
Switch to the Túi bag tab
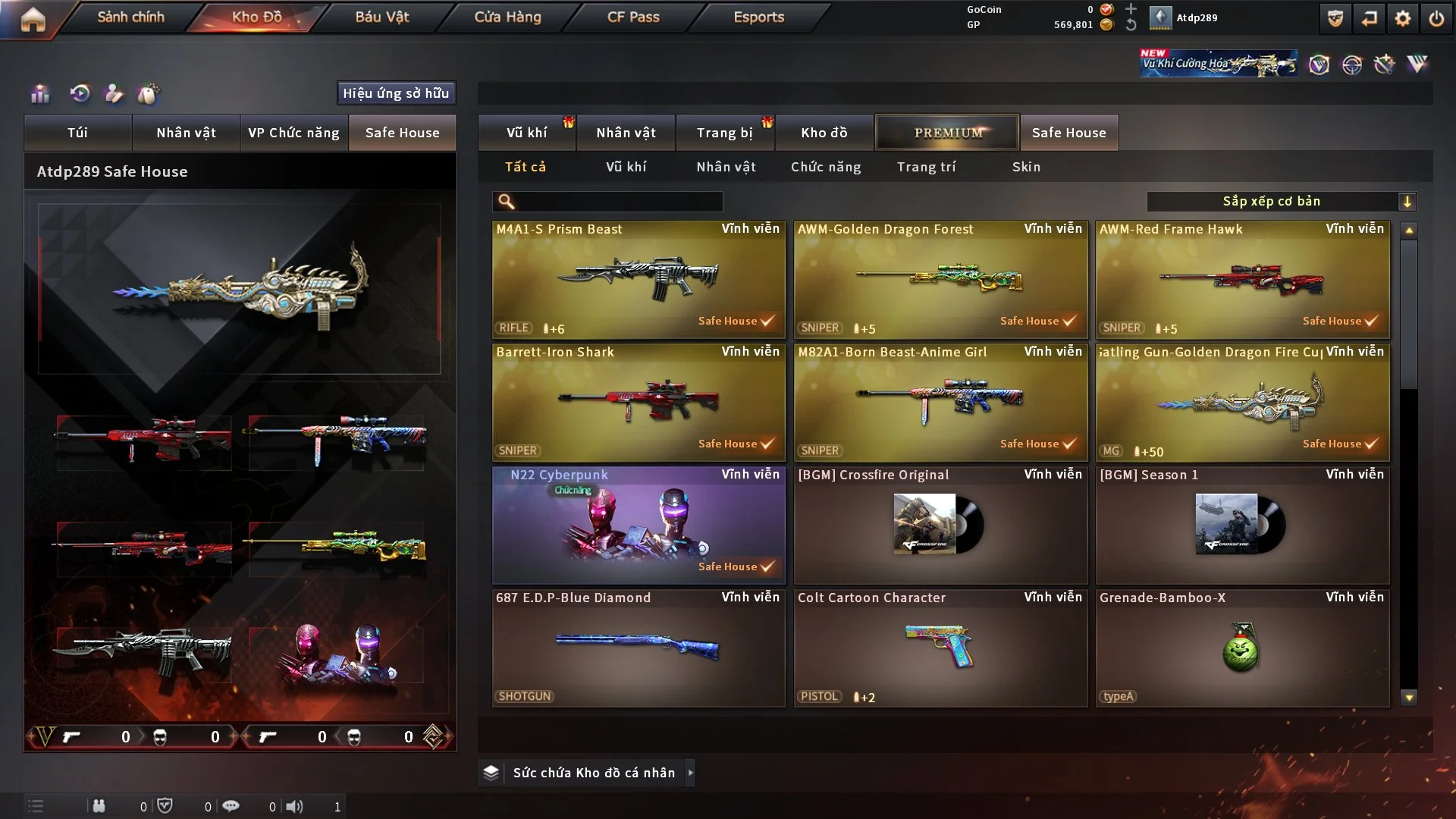pos(77,133)
